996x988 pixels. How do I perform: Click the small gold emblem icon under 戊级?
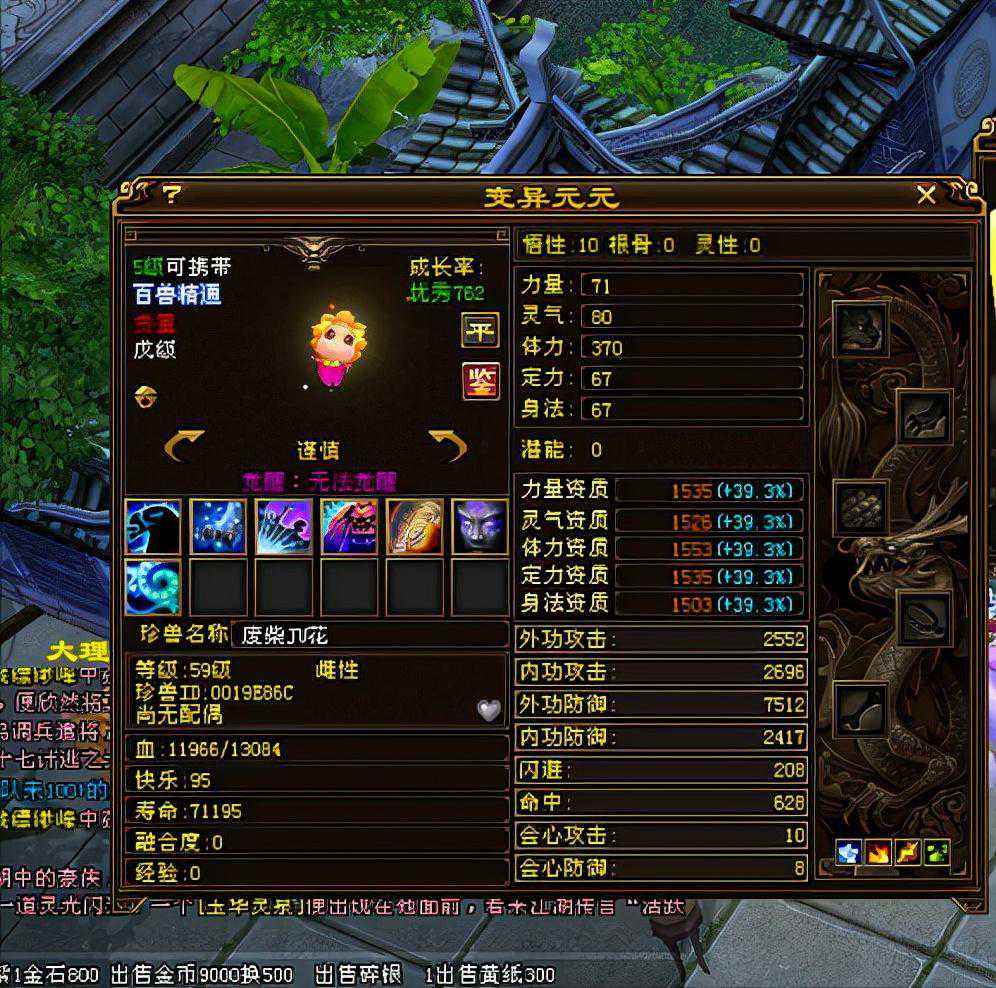143,397
